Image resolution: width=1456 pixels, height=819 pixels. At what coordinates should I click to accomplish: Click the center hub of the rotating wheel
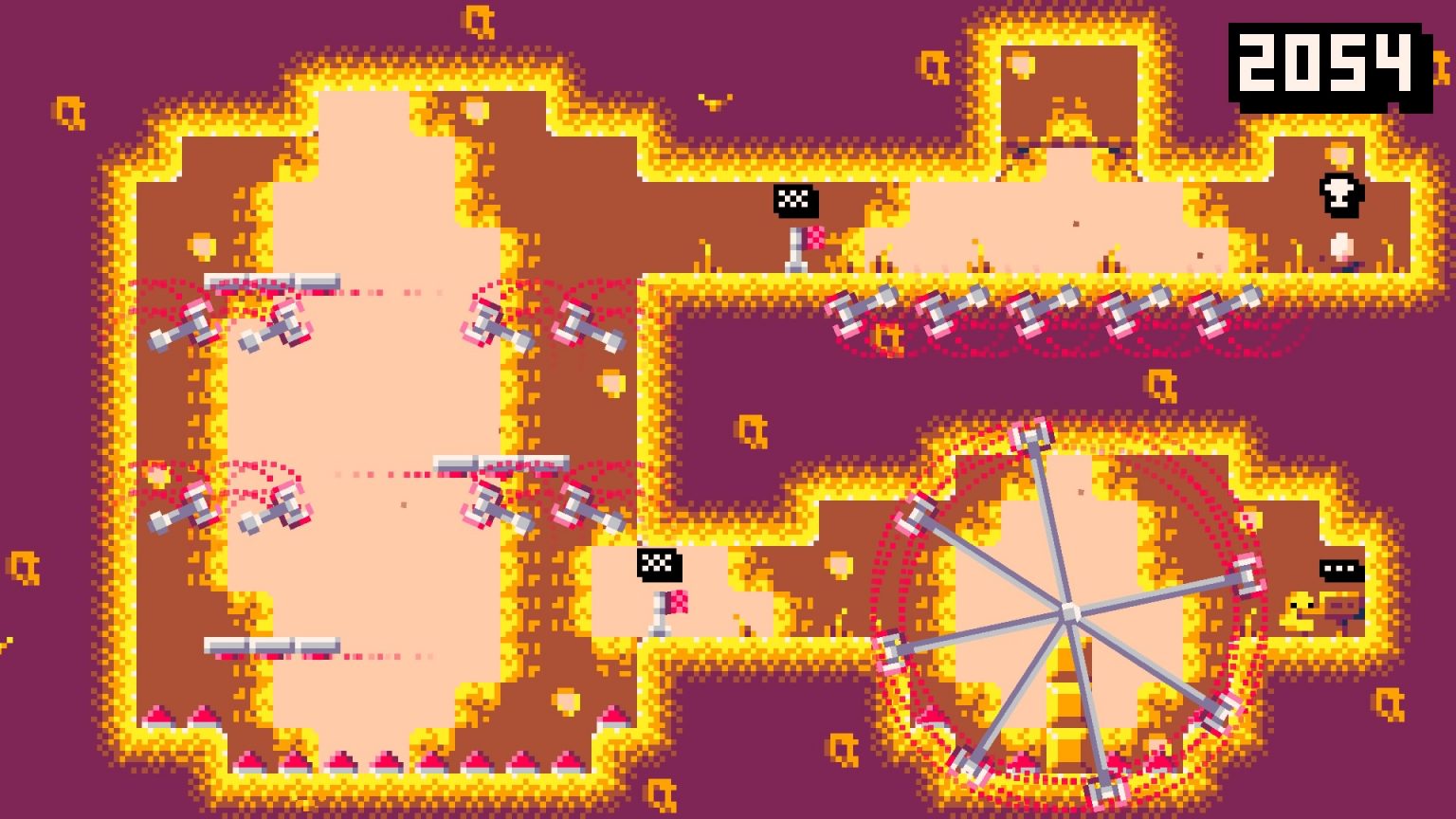click(1071, 611)
